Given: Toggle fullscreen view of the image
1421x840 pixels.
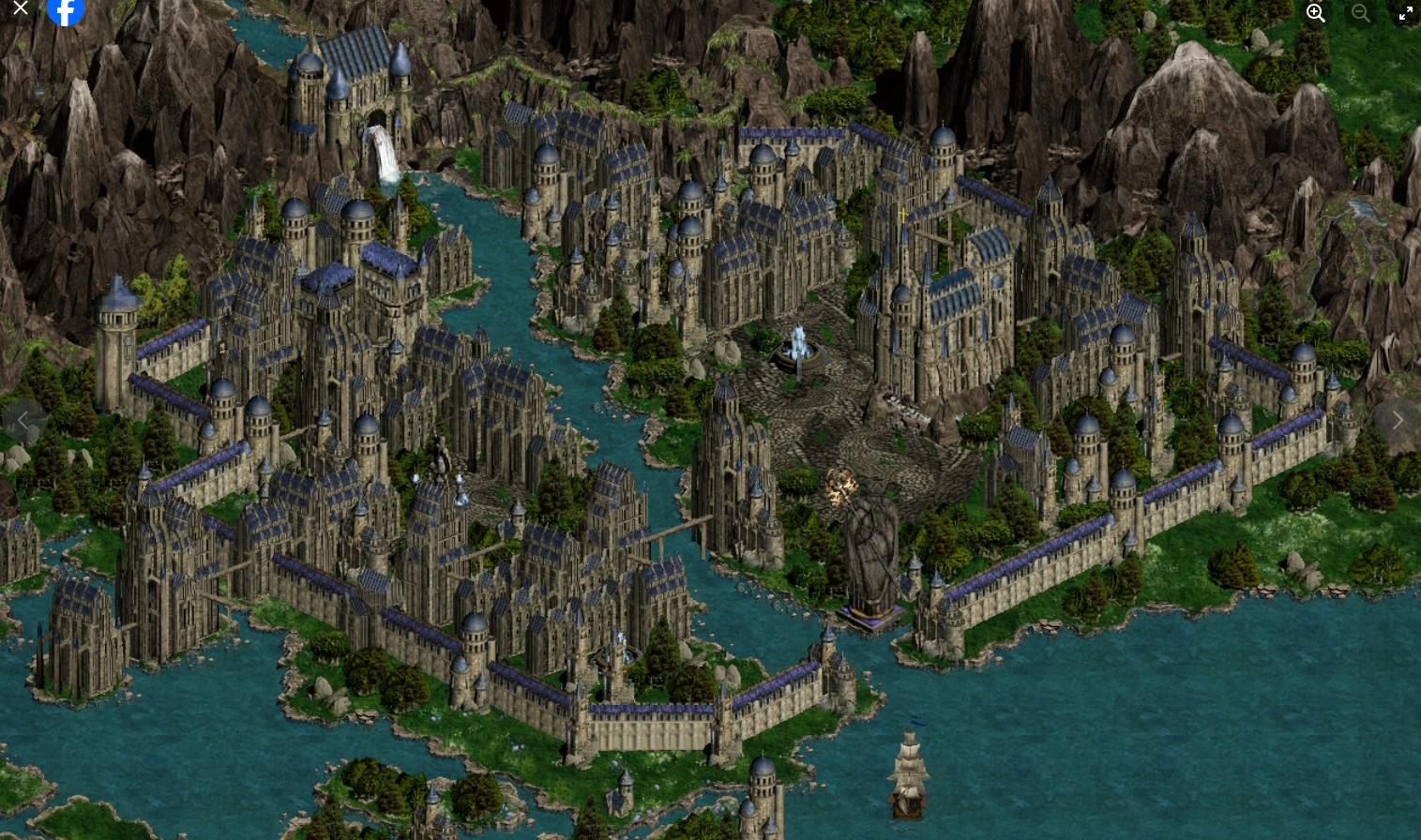Looking at the screenshot, I should tap(1406, 13).
